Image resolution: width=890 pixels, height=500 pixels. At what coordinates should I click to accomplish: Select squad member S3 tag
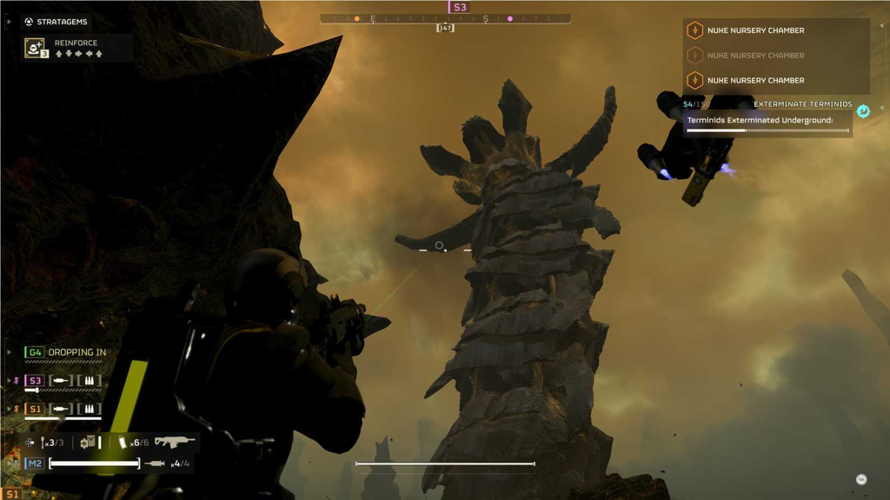tap(35, 381)
